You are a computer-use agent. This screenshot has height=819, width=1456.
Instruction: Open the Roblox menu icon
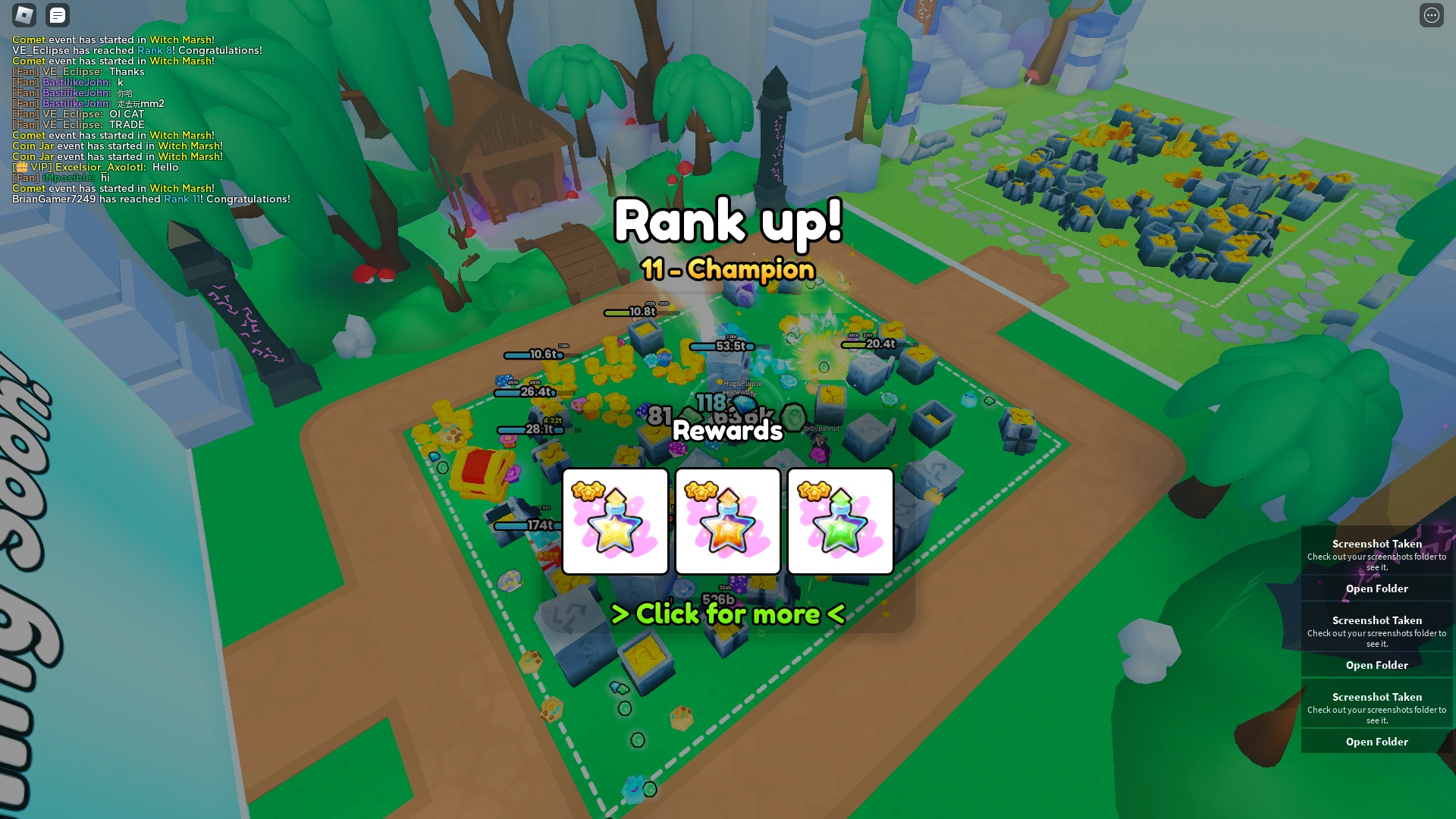[x=24, y=15]
